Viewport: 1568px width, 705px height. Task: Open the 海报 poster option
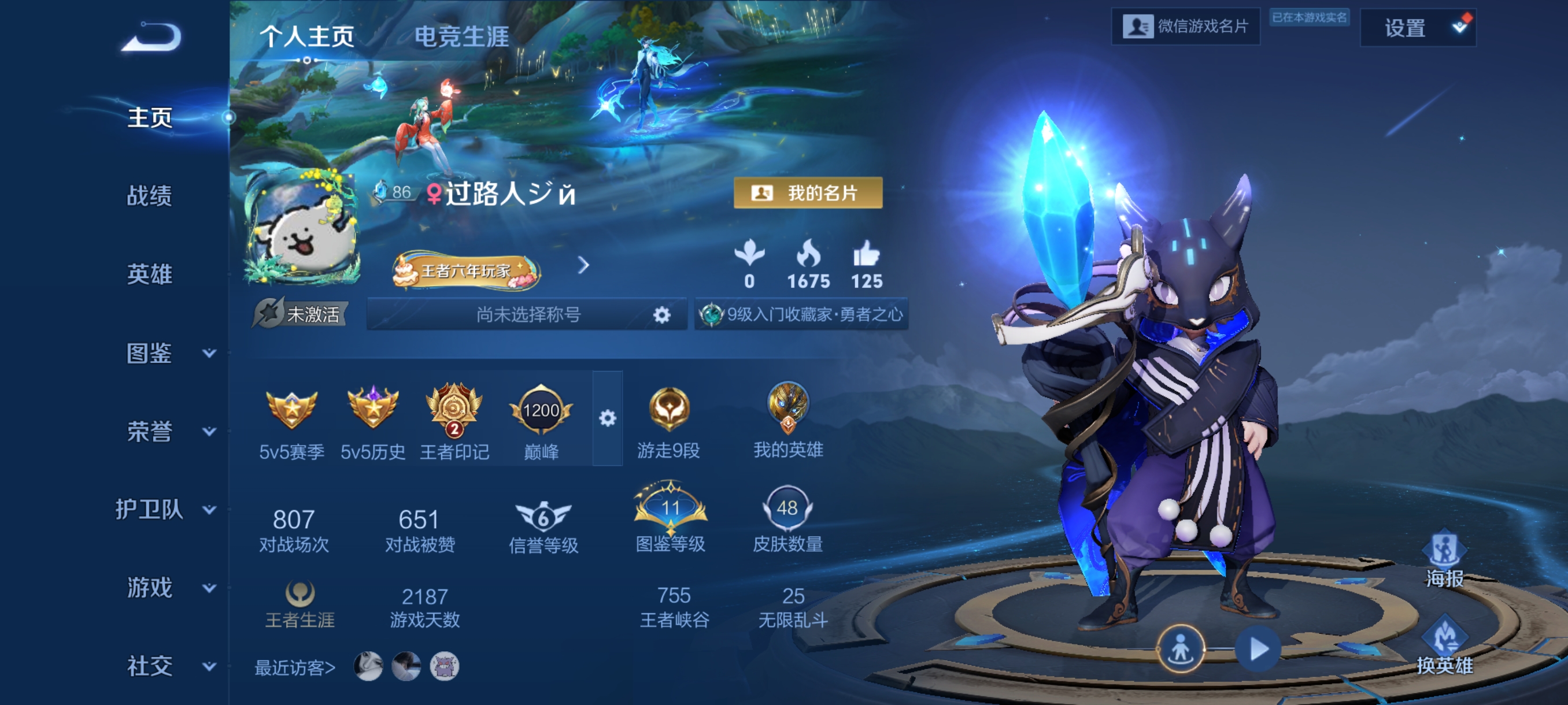[x=1444, y=560]
